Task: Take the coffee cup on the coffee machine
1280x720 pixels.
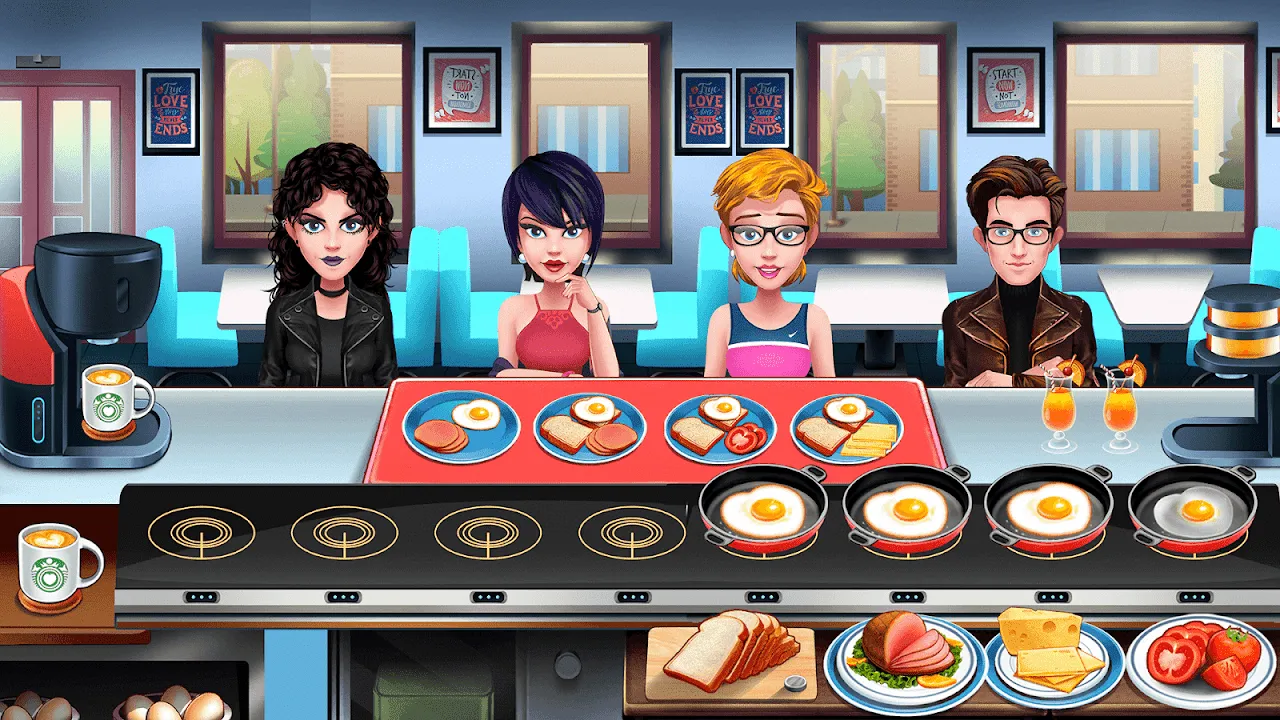Action: 114,397
